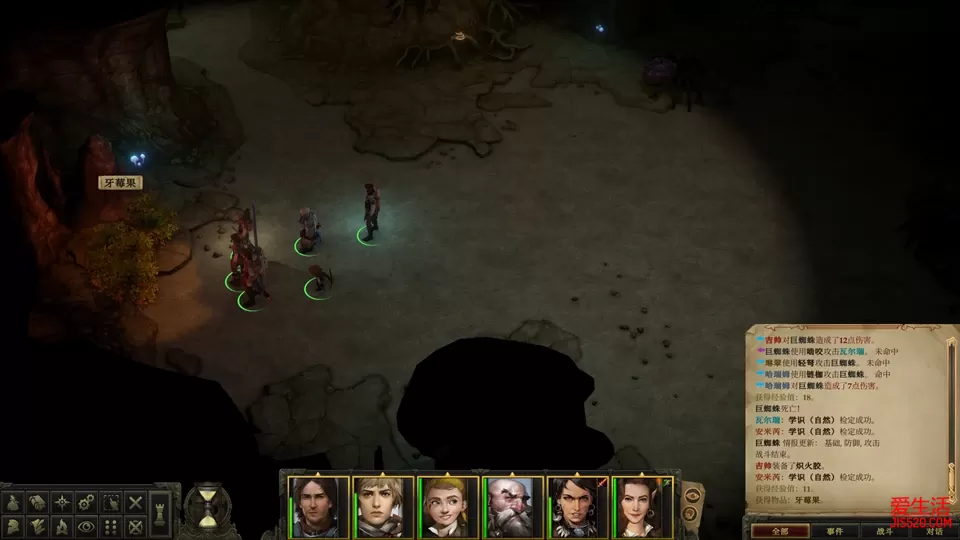The height and width of the screenshot is (540, 960).
Task: Open the map with the compass star icon
Action: point(62,501)
